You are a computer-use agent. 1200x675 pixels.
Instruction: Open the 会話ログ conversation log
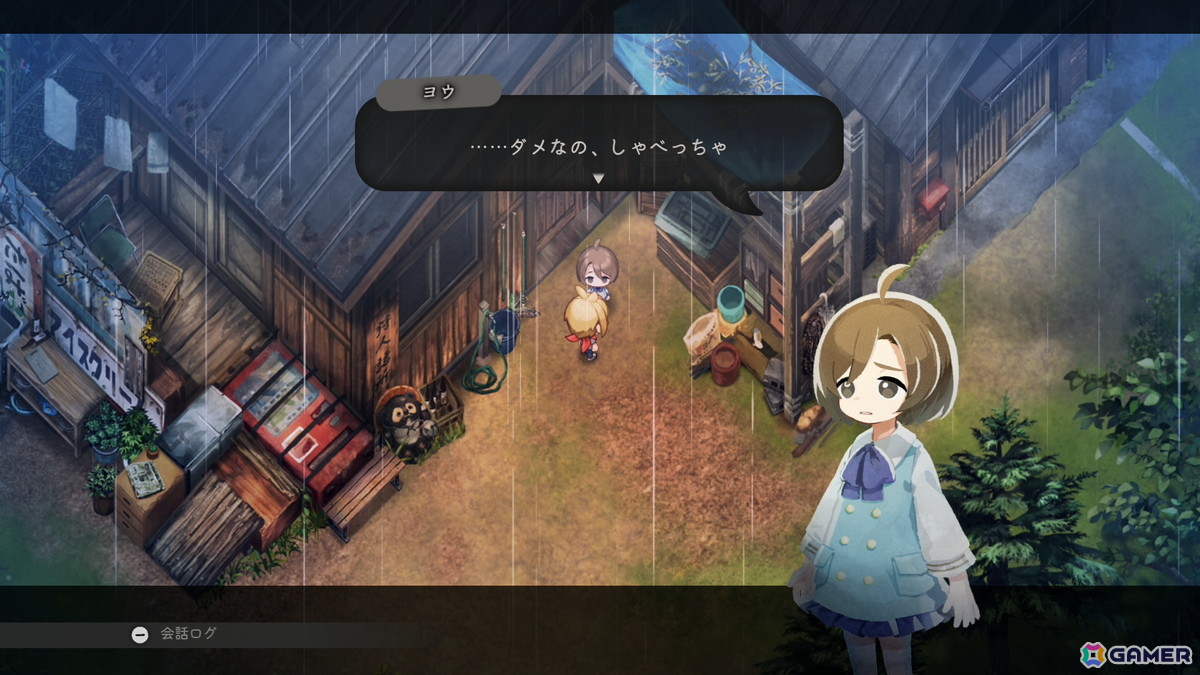(175, 634)
